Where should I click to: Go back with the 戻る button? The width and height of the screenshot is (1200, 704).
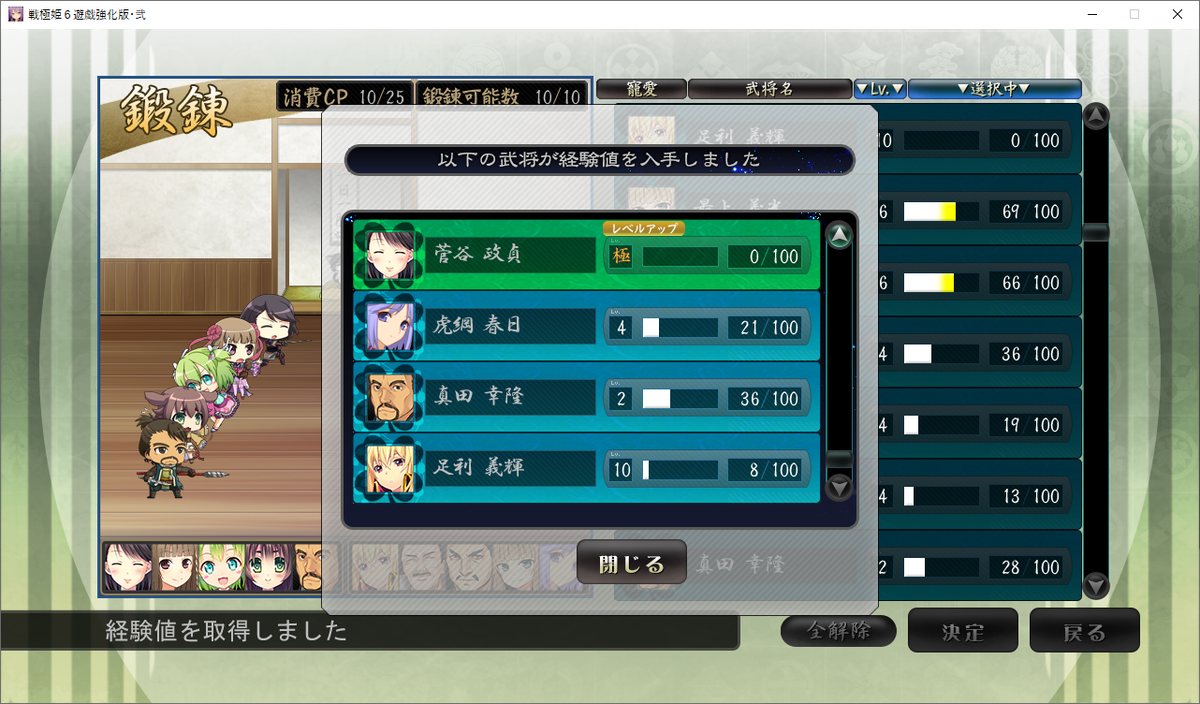[x=1084, y=631]
